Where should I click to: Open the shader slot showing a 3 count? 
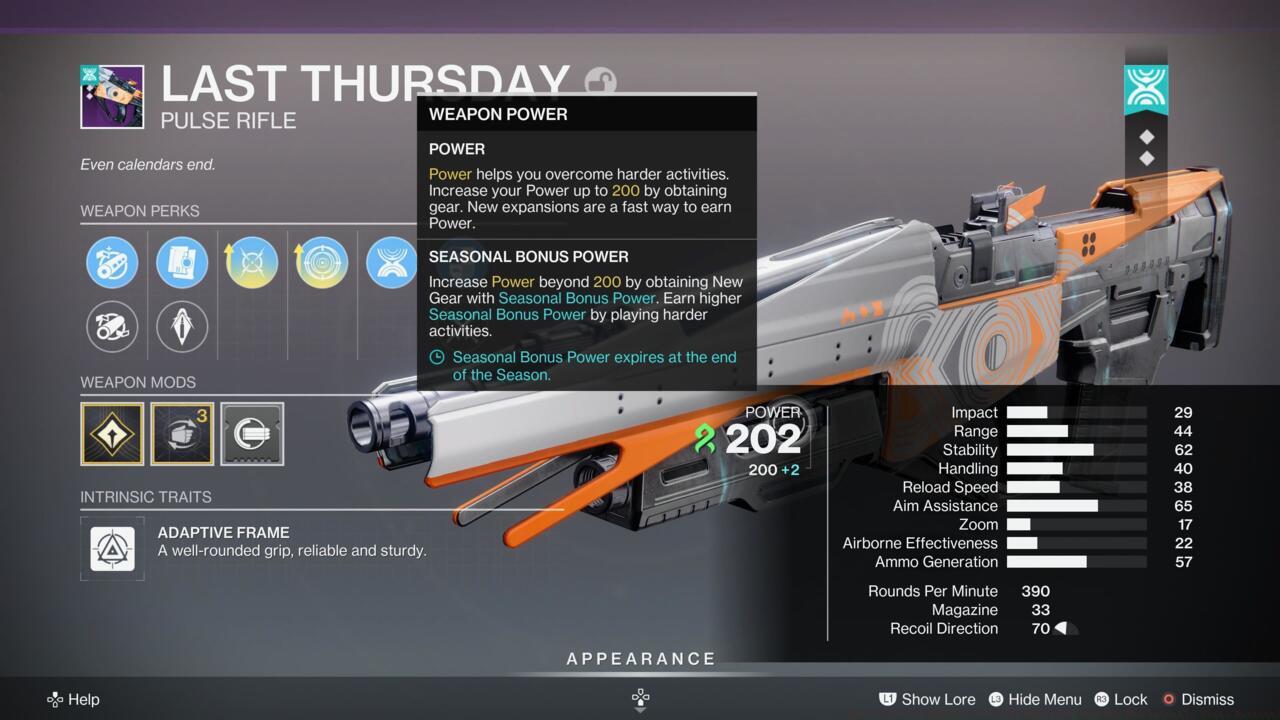click(x=182, y=434)
